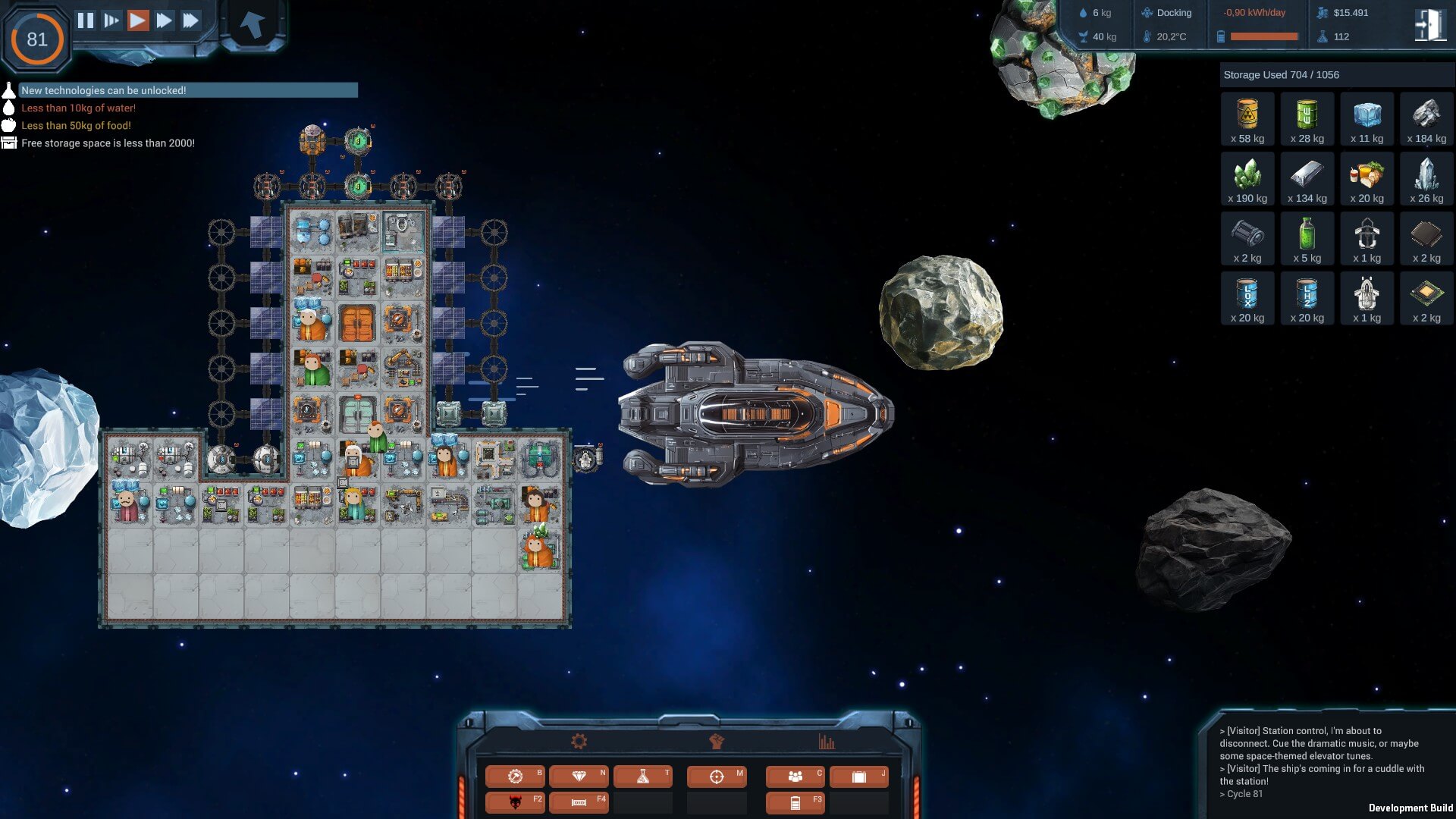Screen dimensions: 1456x819
Task: Pause the game simulation
Action: 86,20
